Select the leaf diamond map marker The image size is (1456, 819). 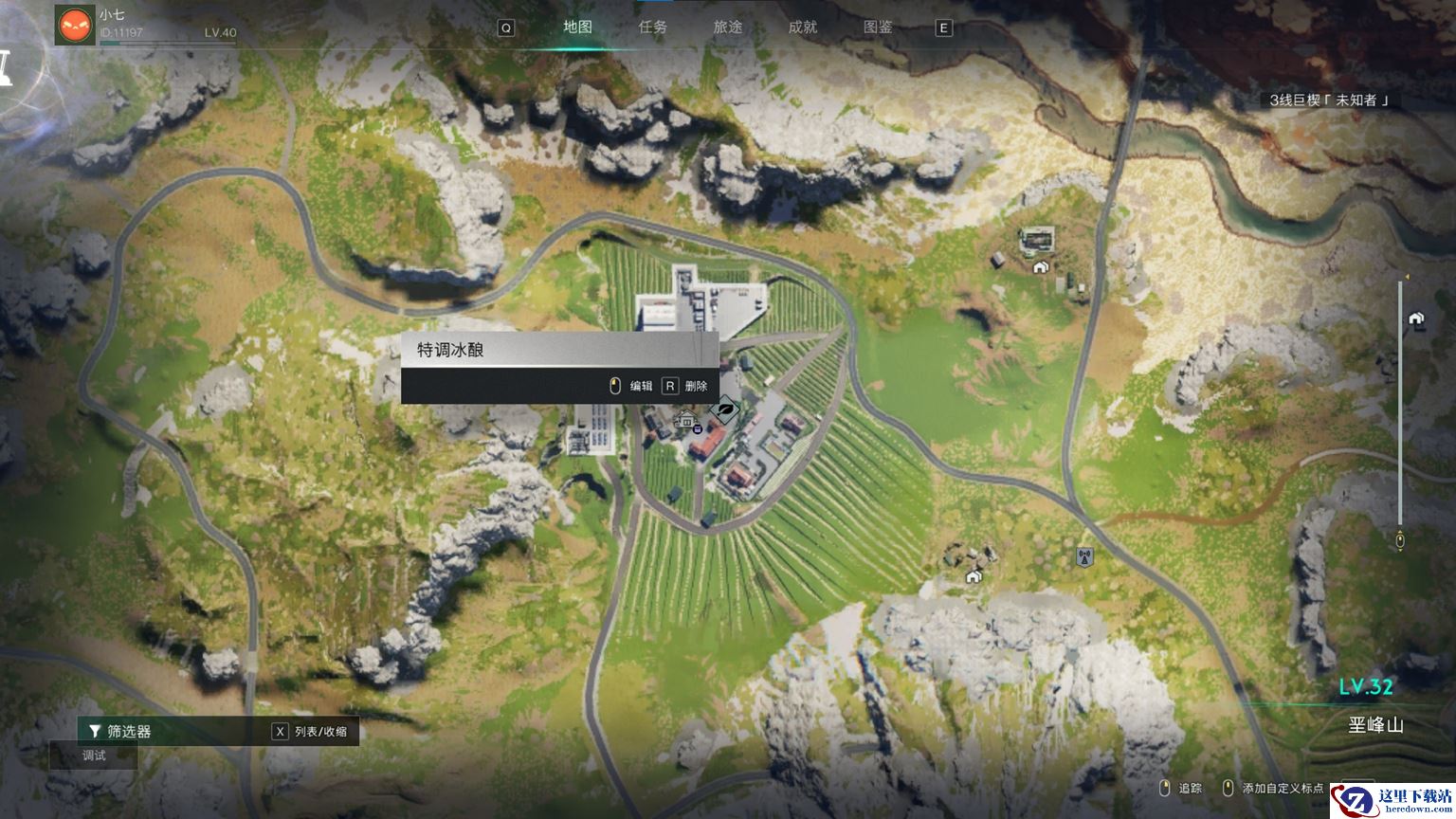pyautogui.click(x=725, y=410)
